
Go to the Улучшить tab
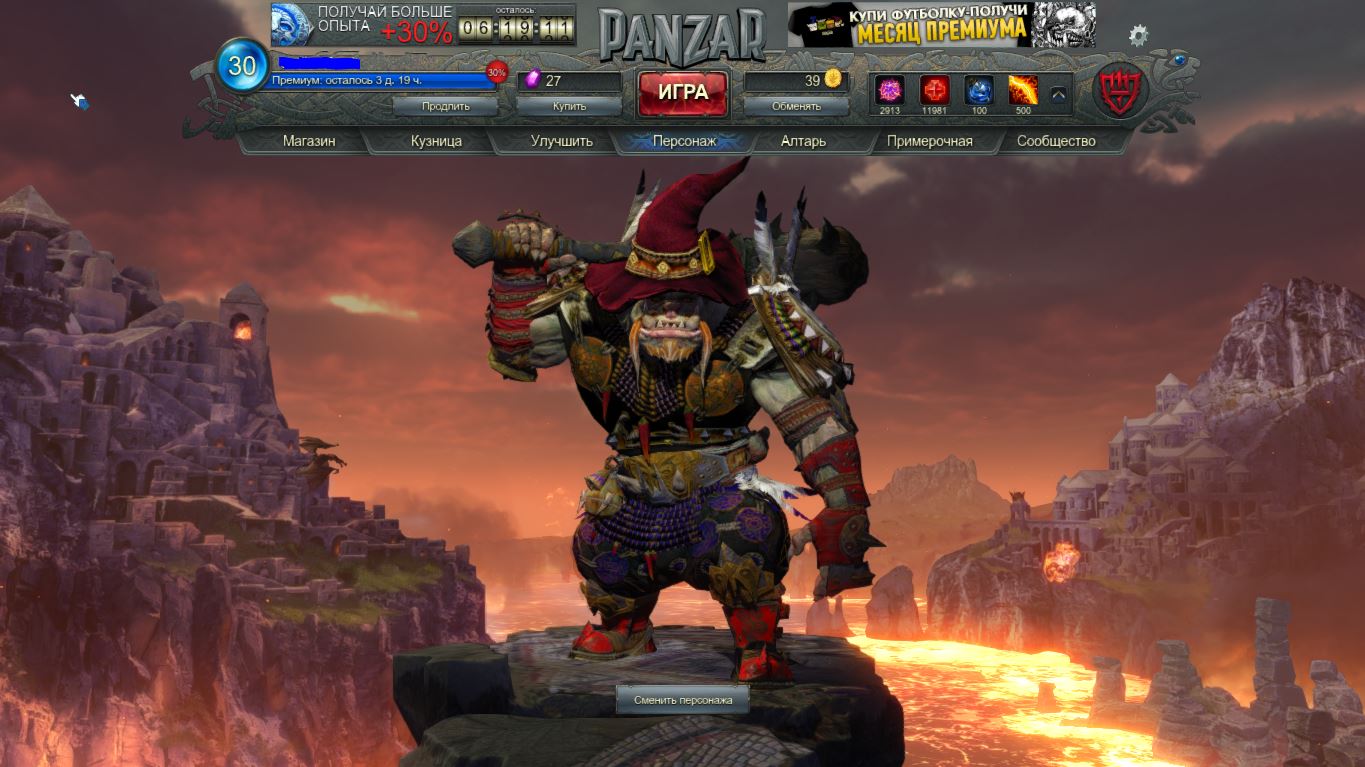(x=561, y=141)
